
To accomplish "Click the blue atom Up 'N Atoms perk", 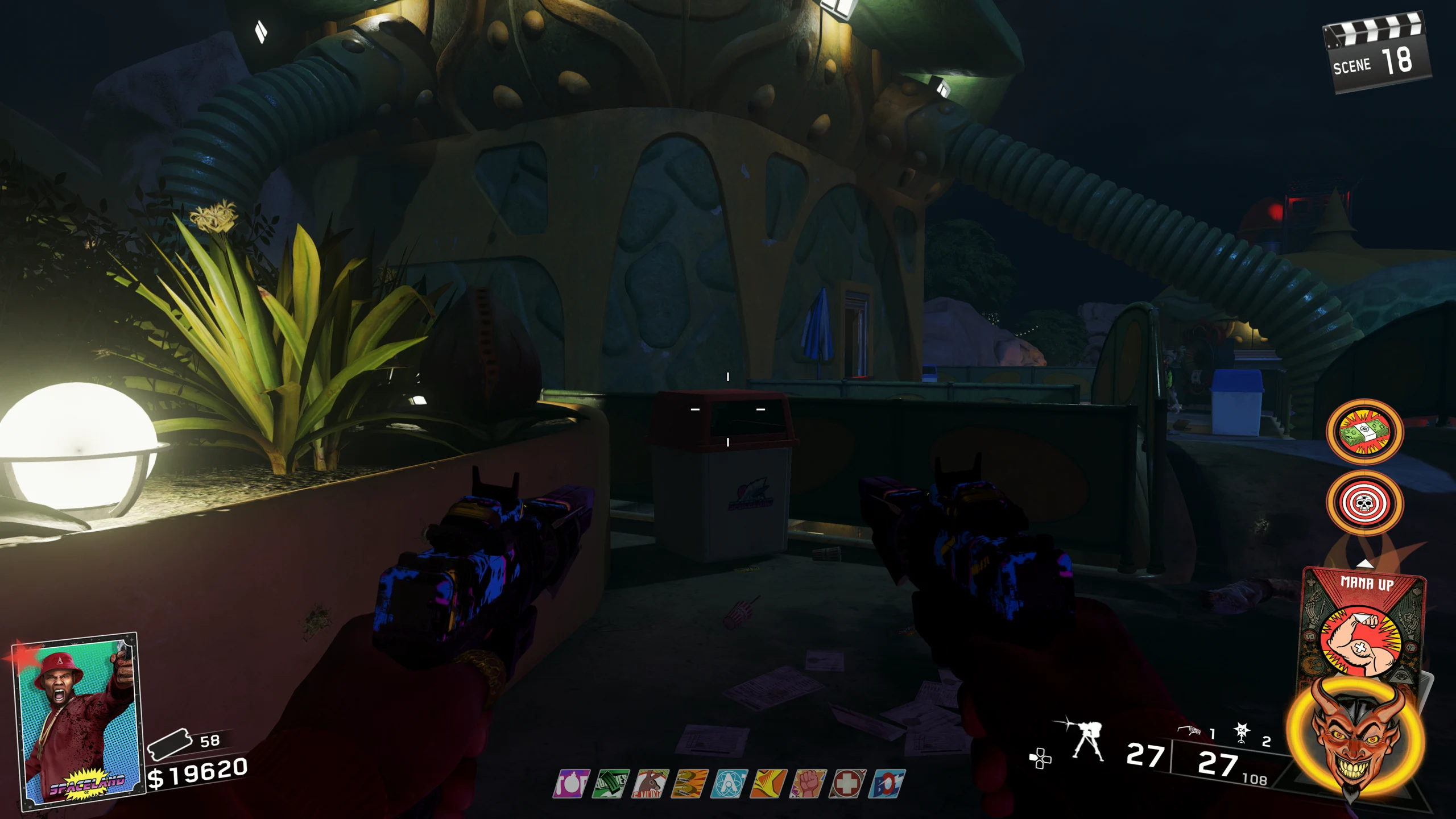I will 729,784.
